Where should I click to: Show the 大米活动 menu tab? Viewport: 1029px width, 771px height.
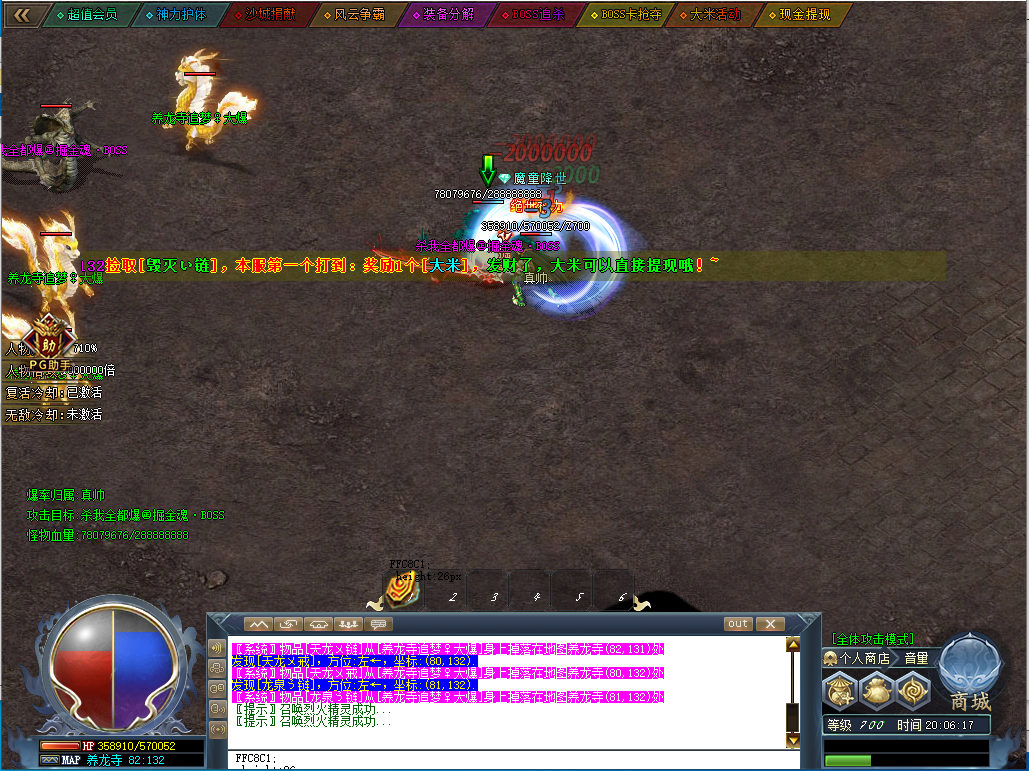pyautogui.click(x=714, y=15)
